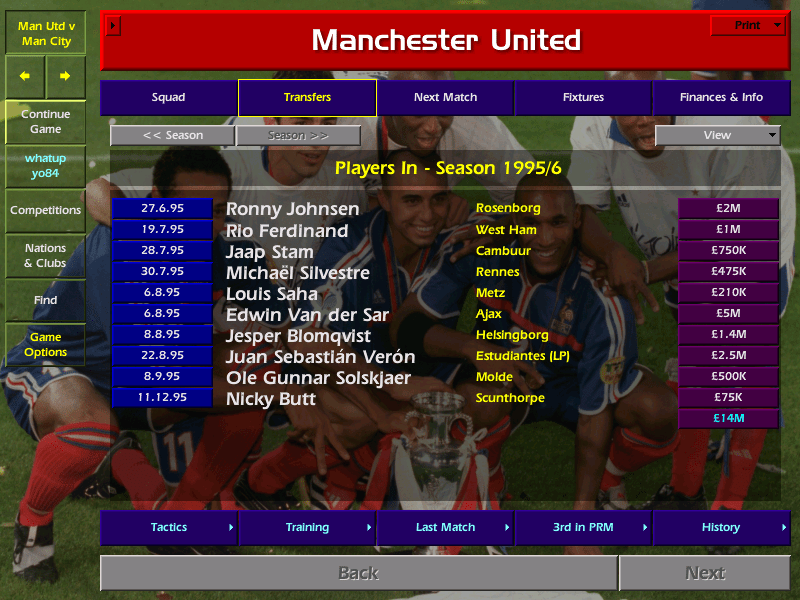This screenshot has width=800, height=600.
Task: Click the Continue Game button
Action: (x=45, y=122)
